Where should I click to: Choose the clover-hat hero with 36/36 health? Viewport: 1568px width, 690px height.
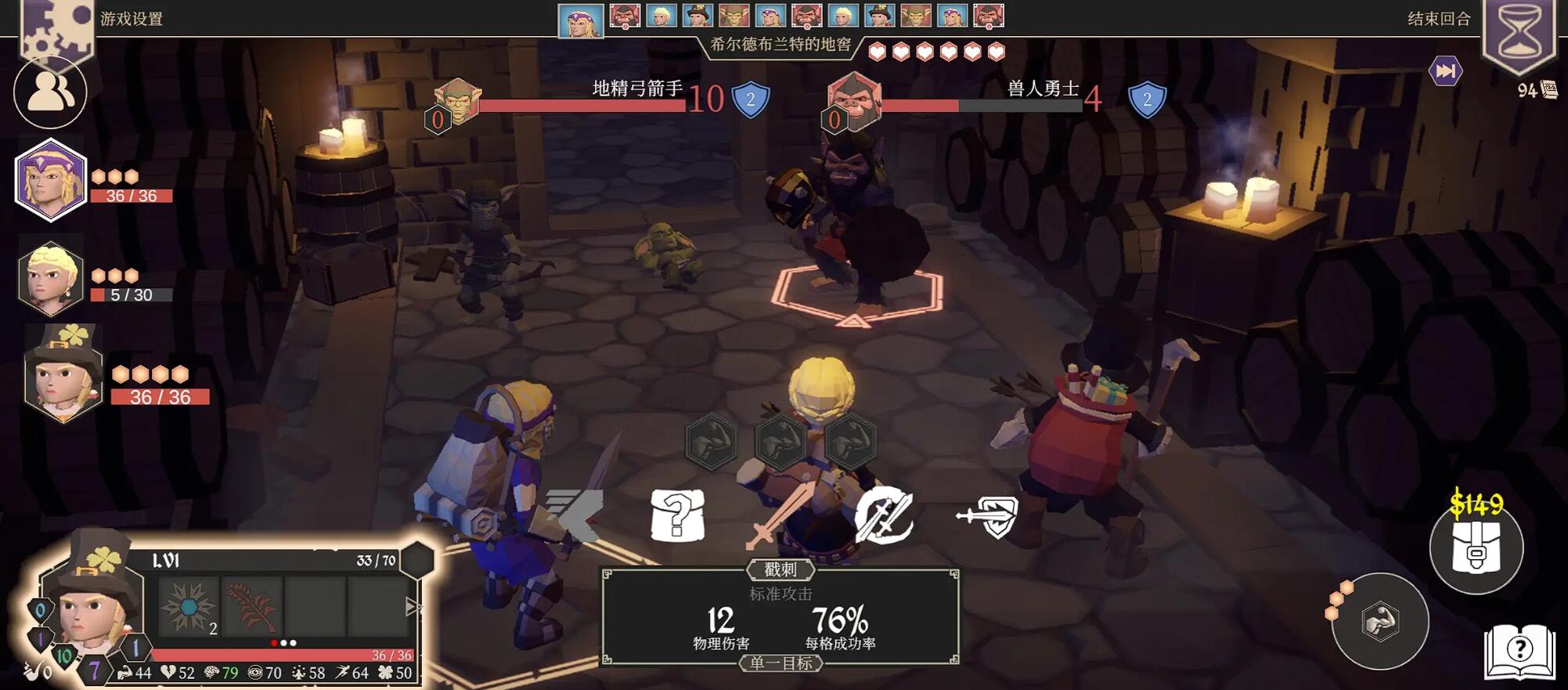(x=64, y=374)
